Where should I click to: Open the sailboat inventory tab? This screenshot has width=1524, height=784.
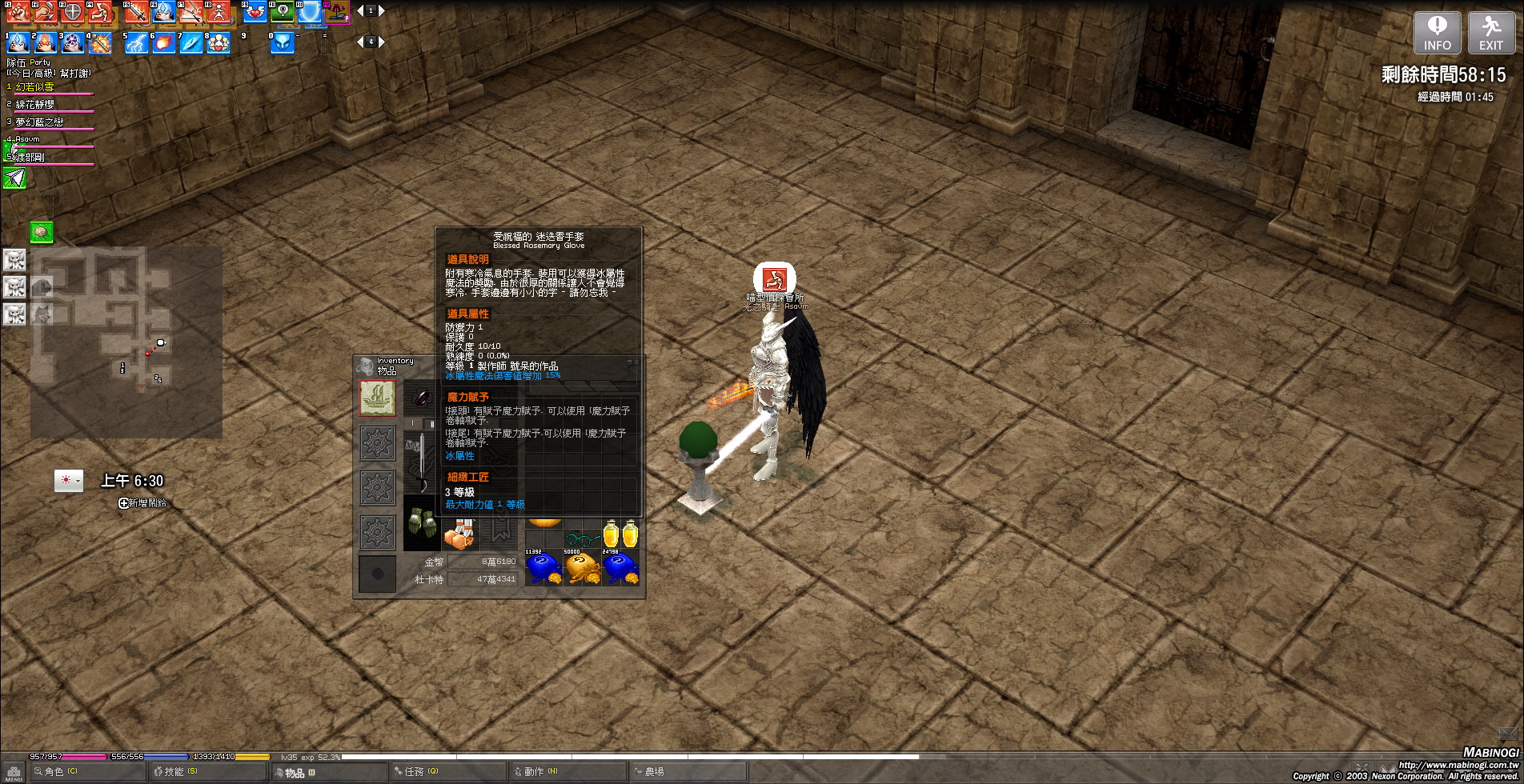377,398
